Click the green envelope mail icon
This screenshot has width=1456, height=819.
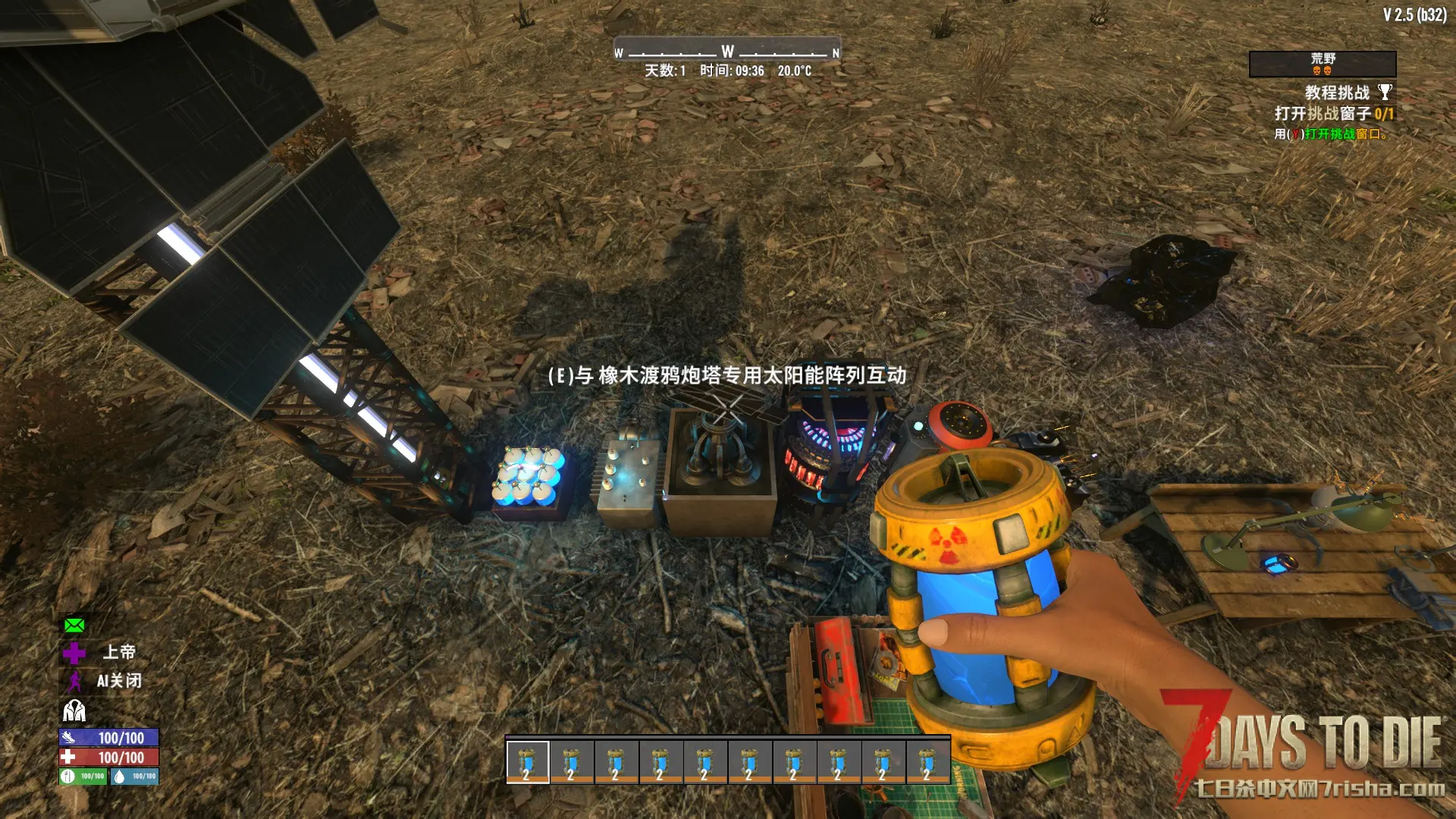[74, 626]
